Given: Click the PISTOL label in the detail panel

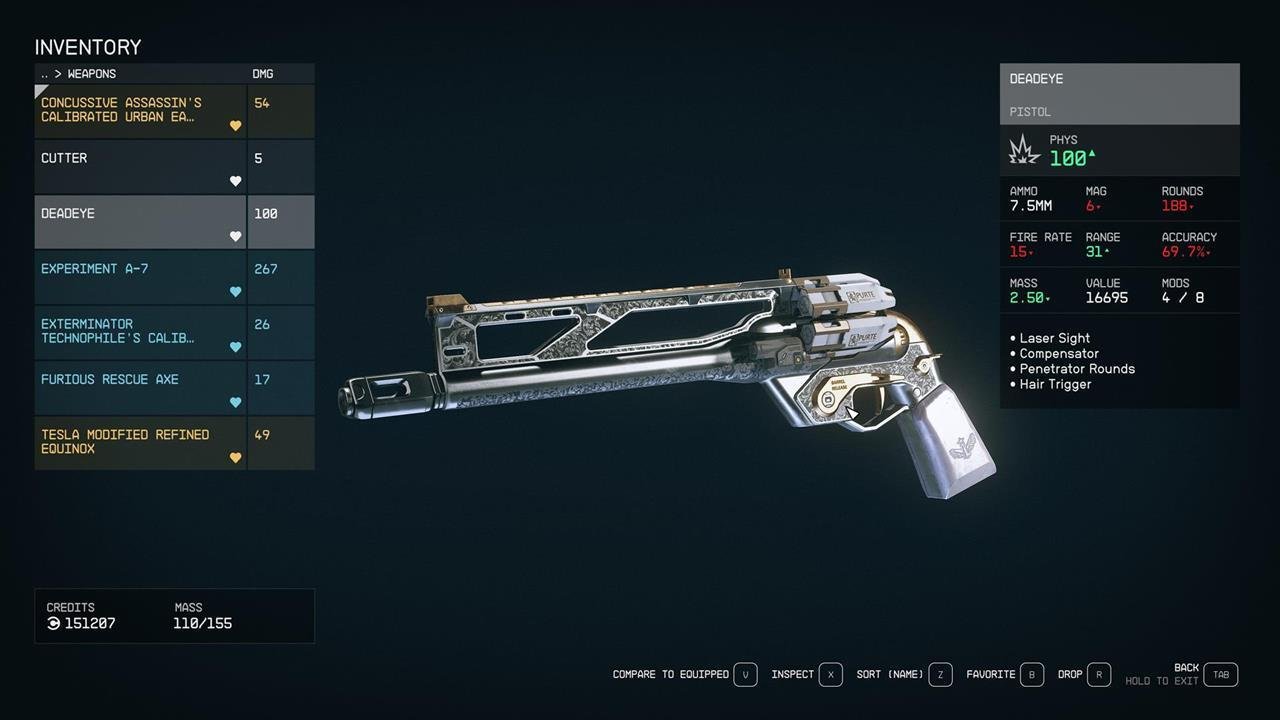Looking at the screenshot, I should point(1030,111).
